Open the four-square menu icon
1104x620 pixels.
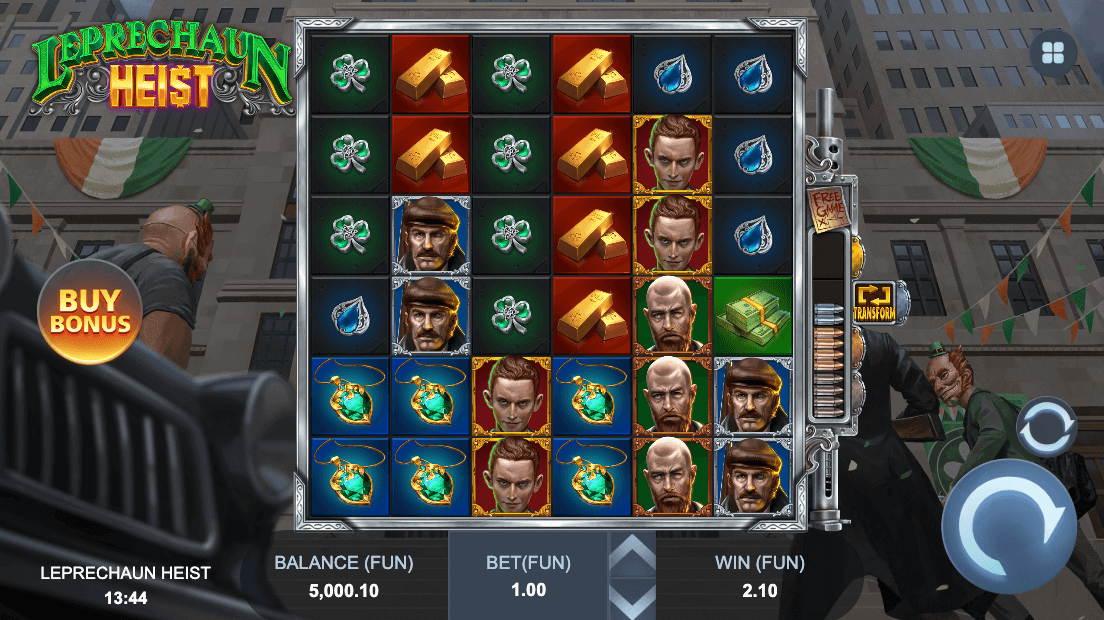point(1053,54)
